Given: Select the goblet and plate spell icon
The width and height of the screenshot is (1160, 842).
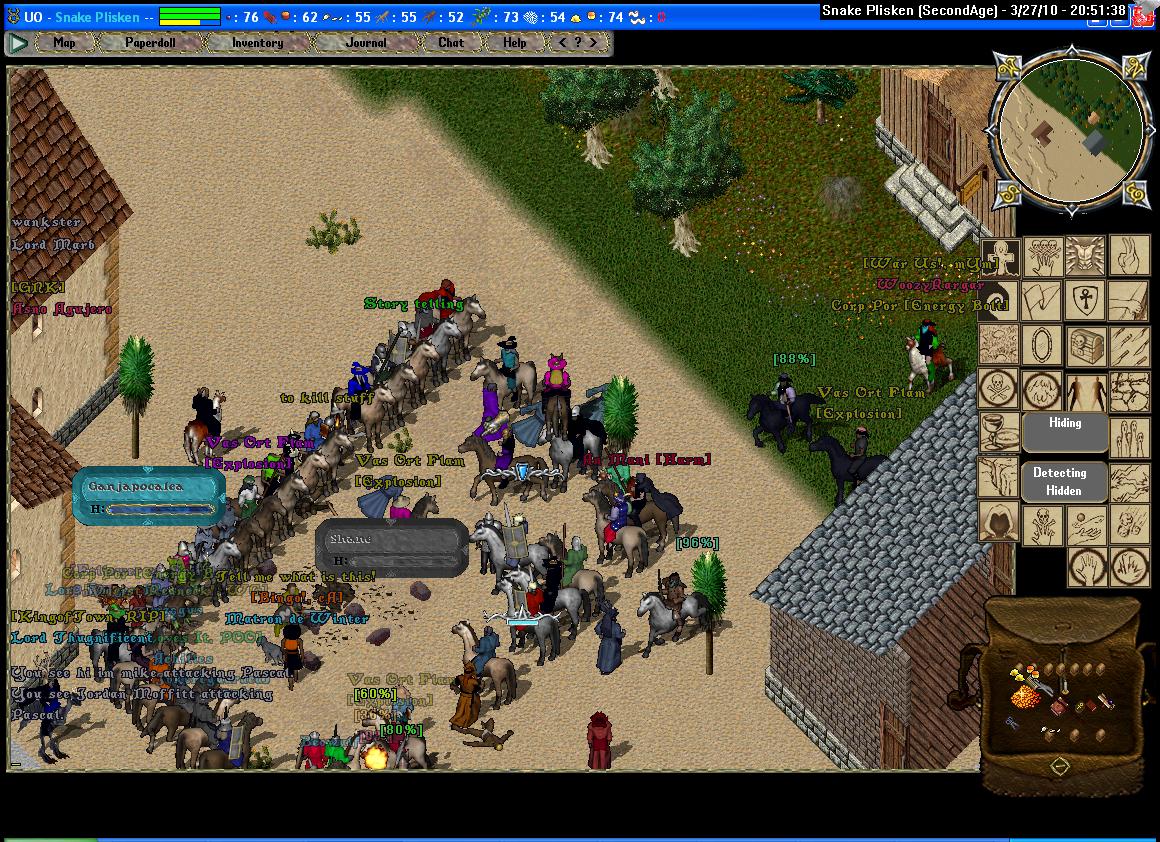Looking at the screenshot, I should 998,433.
